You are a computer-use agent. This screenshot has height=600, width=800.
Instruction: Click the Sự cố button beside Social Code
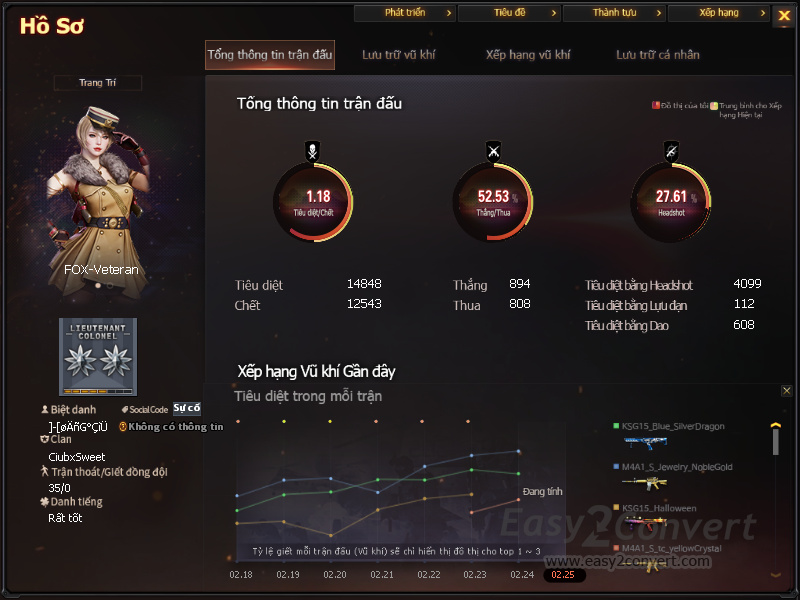point(187,408)
